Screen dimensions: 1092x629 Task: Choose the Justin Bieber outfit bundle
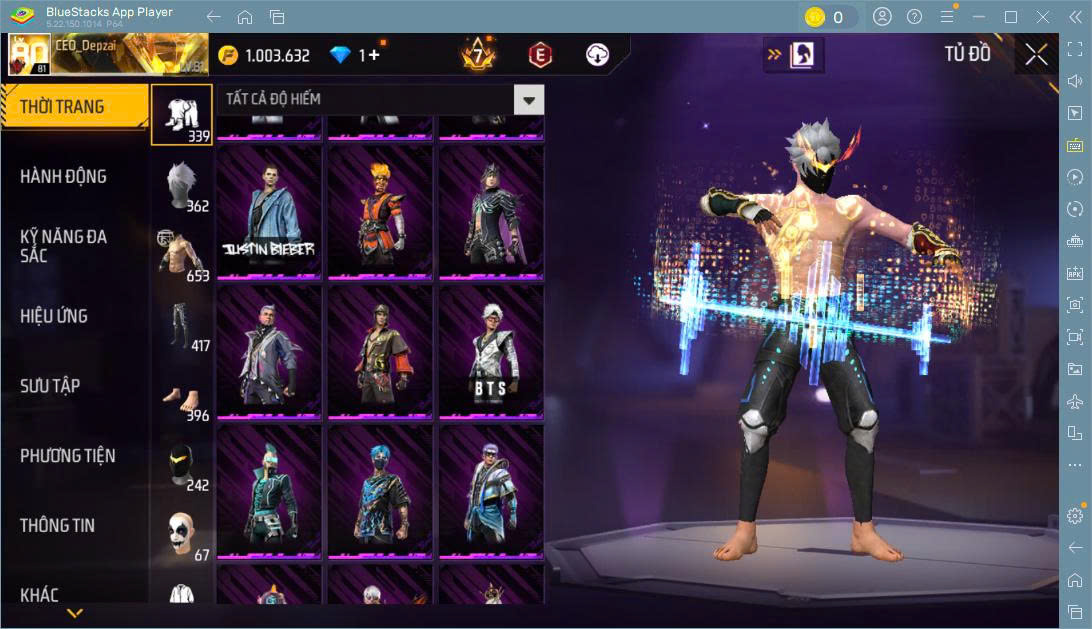coord(269,212)
